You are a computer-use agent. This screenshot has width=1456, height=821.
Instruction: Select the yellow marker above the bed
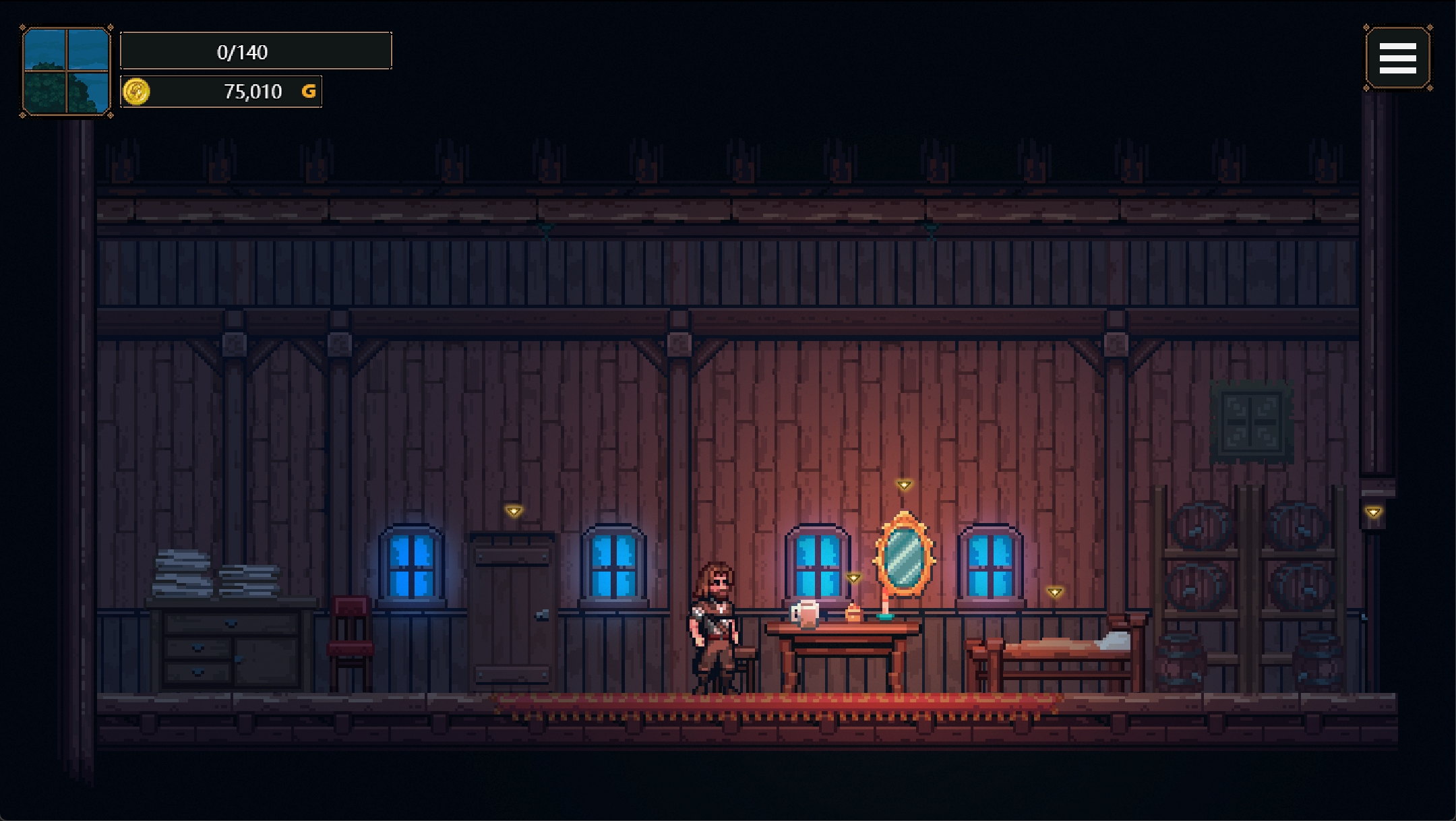[x=1055, y=592]
